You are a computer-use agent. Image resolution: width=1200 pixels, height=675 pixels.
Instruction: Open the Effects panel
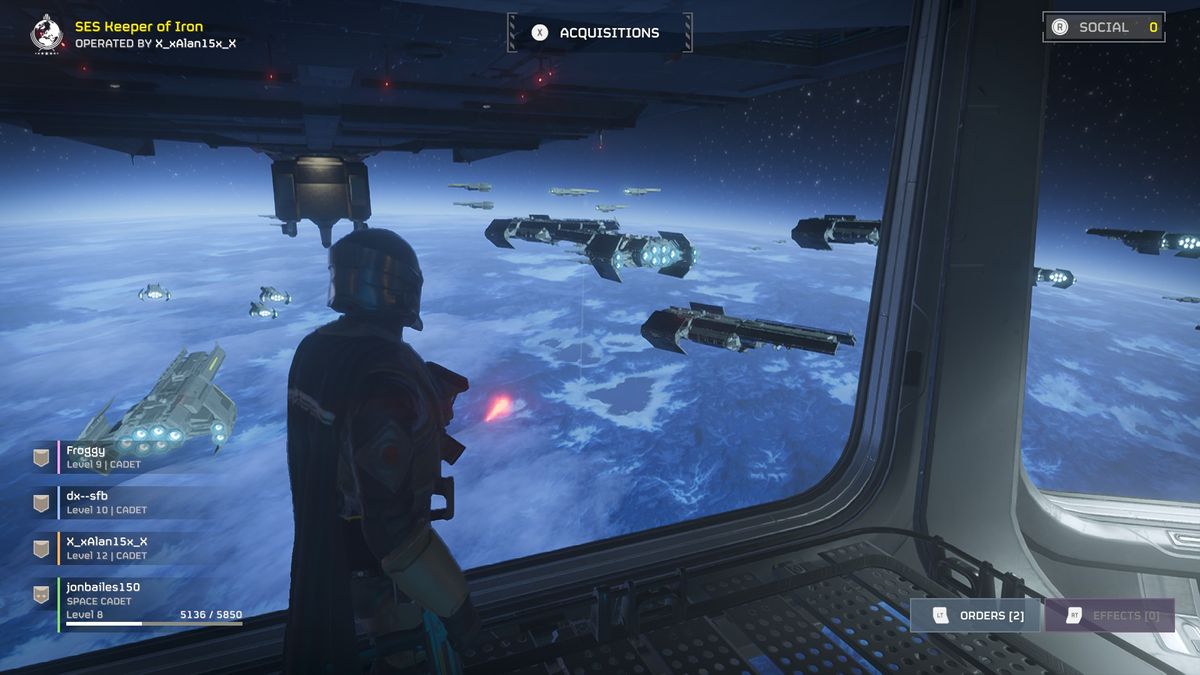click(1109, 615)
